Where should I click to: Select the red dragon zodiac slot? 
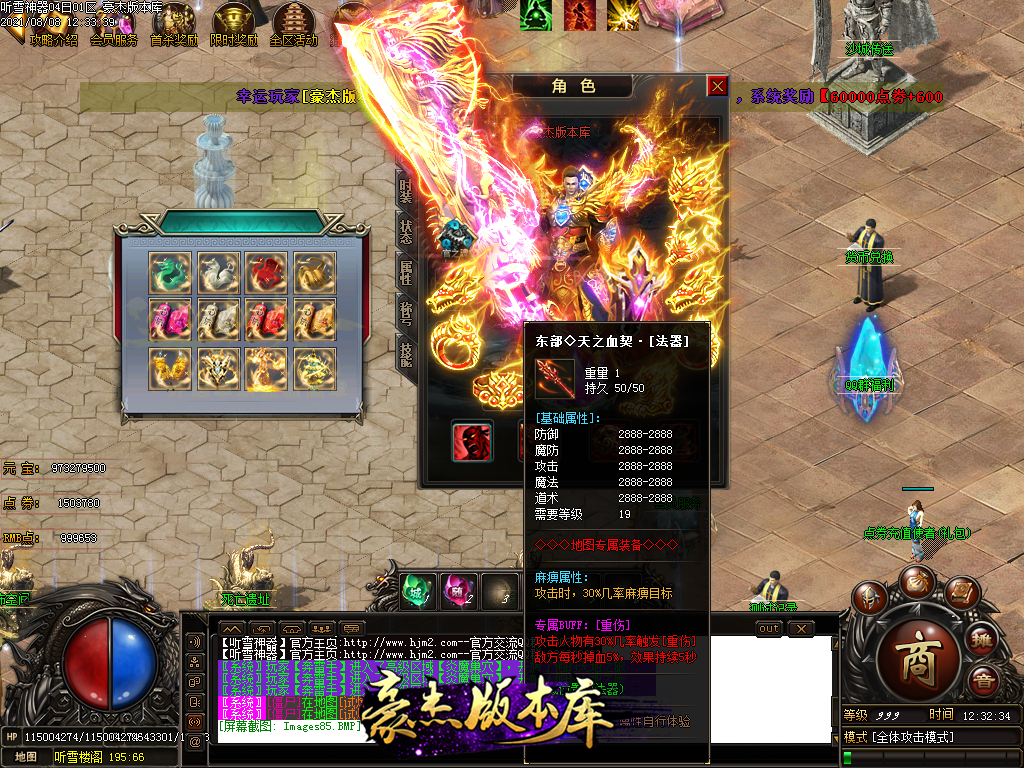[266, 272]
